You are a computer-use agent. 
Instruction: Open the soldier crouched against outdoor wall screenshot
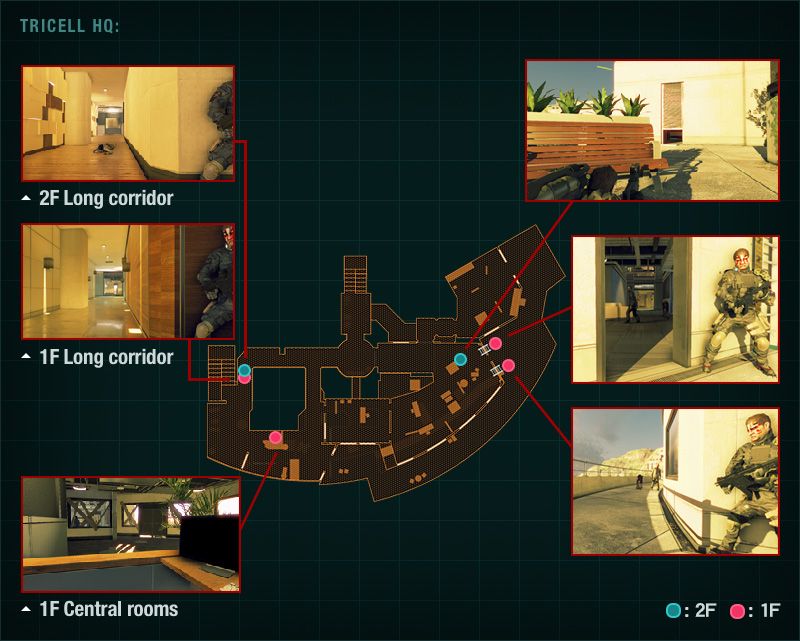(x=674, y=481)
